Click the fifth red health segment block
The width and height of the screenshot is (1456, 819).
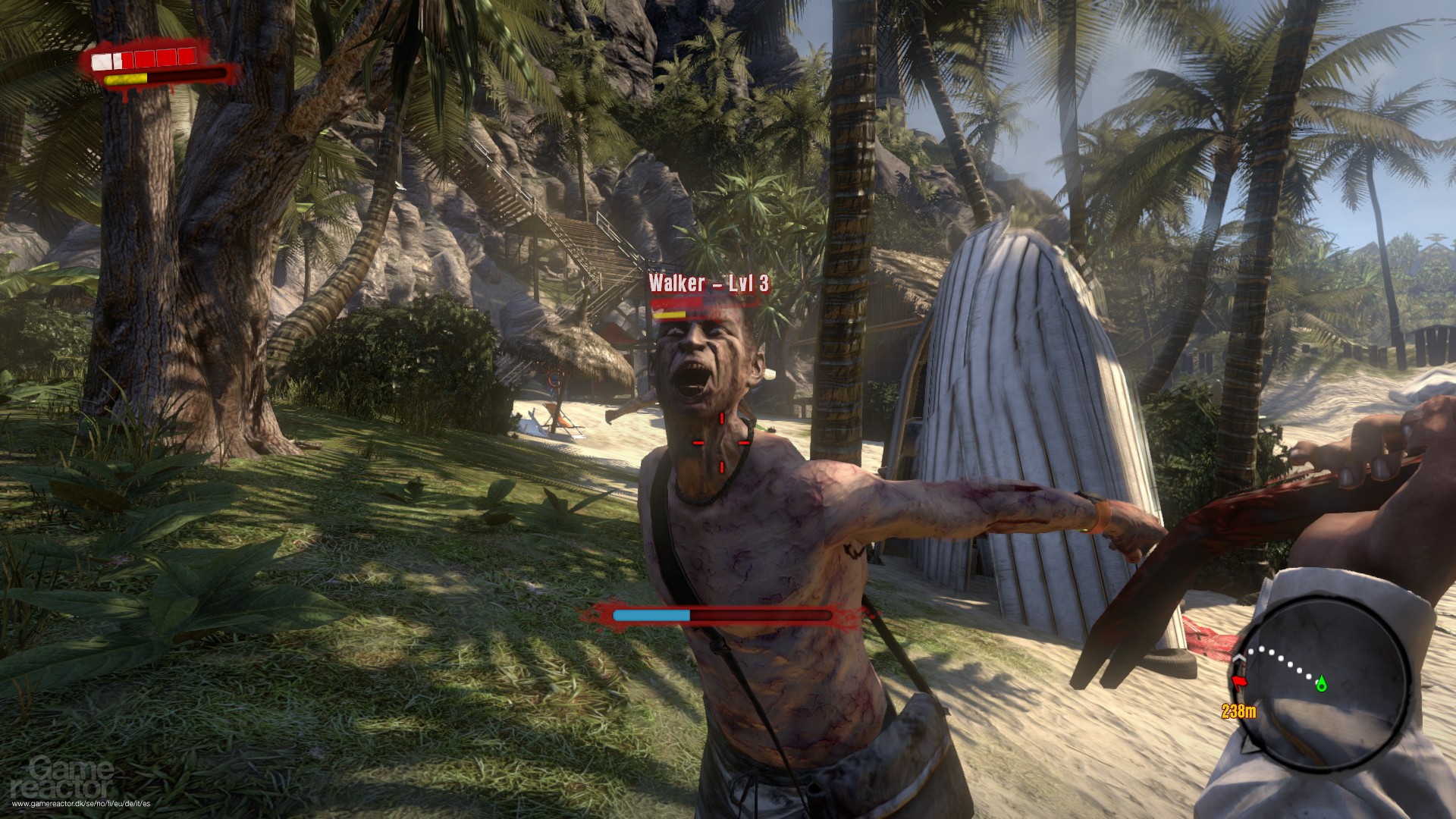[187, 56]
